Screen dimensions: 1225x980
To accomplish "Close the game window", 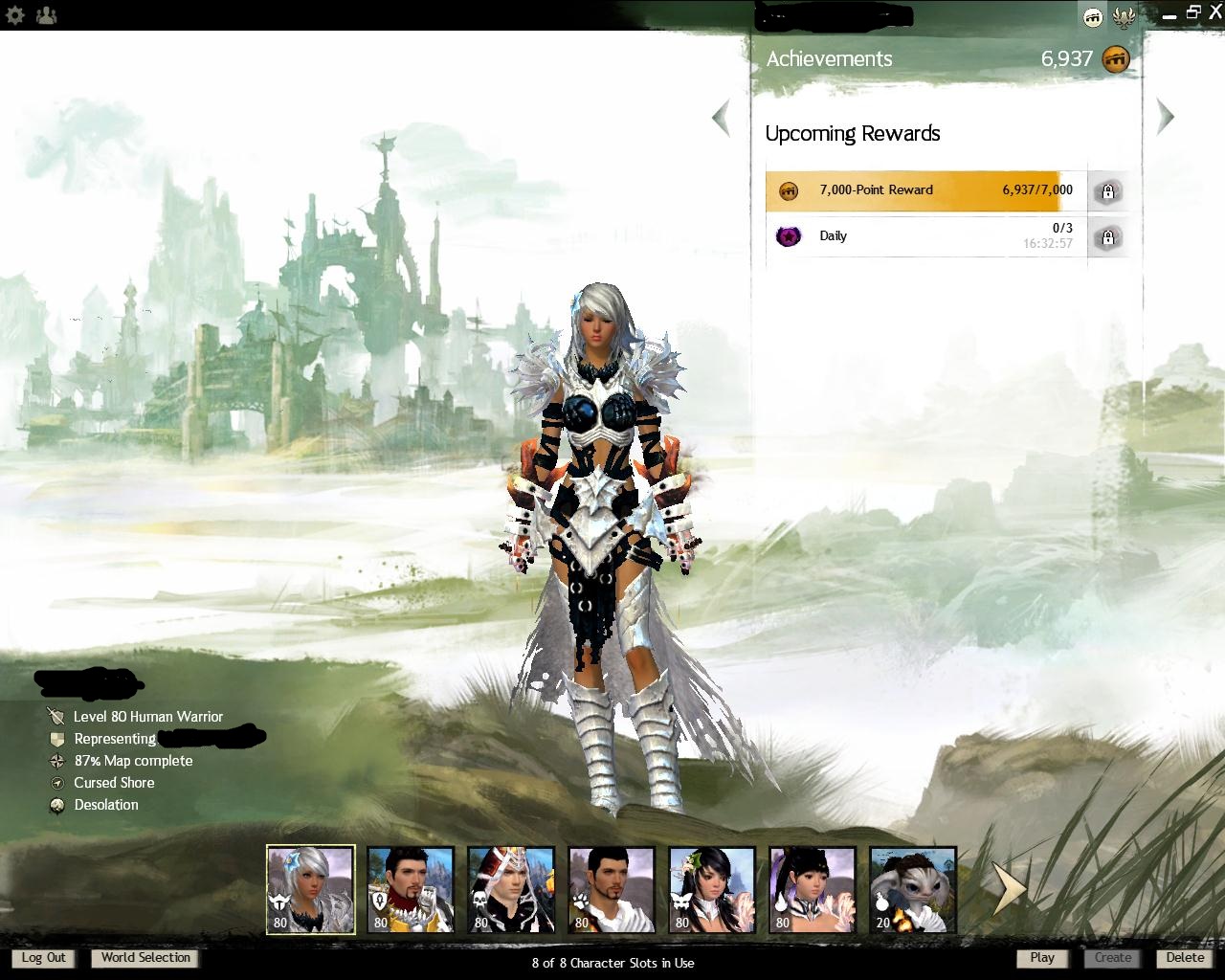I will [1214, 12].
